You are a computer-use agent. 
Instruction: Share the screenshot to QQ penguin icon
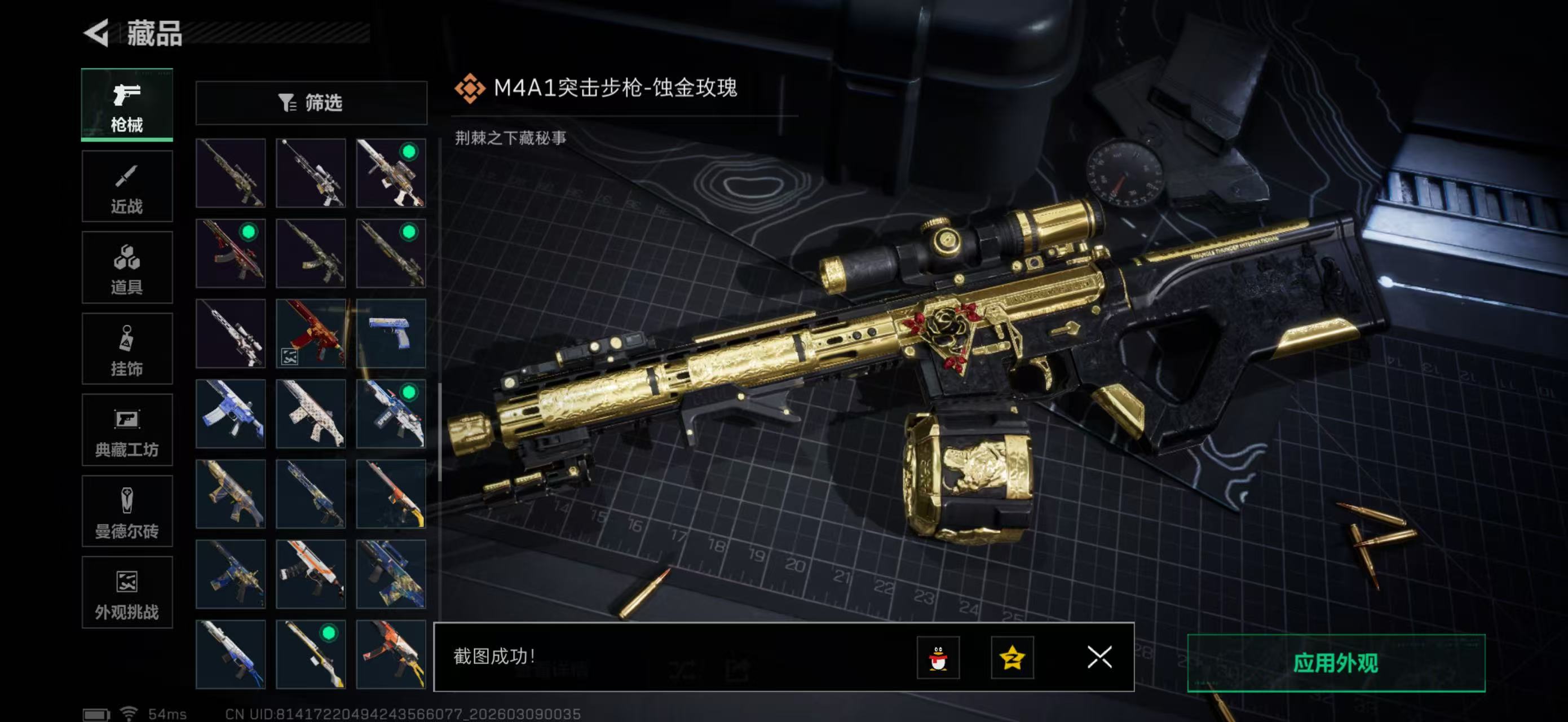938,658
